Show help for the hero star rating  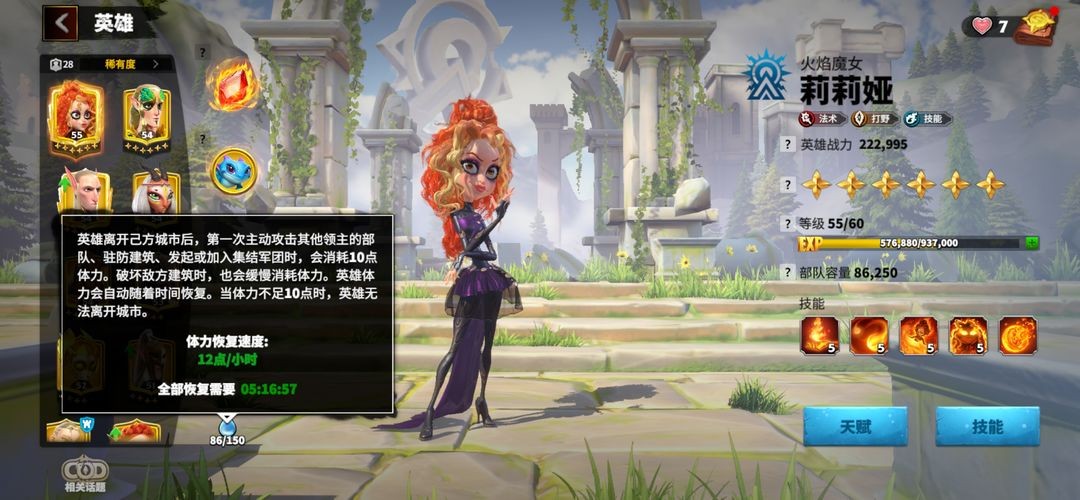point(786,185)
